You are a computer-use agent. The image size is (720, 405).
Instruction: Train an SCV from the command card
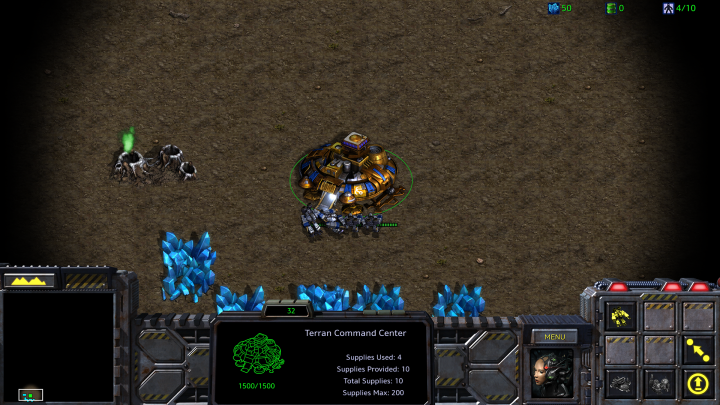point(622,317)
